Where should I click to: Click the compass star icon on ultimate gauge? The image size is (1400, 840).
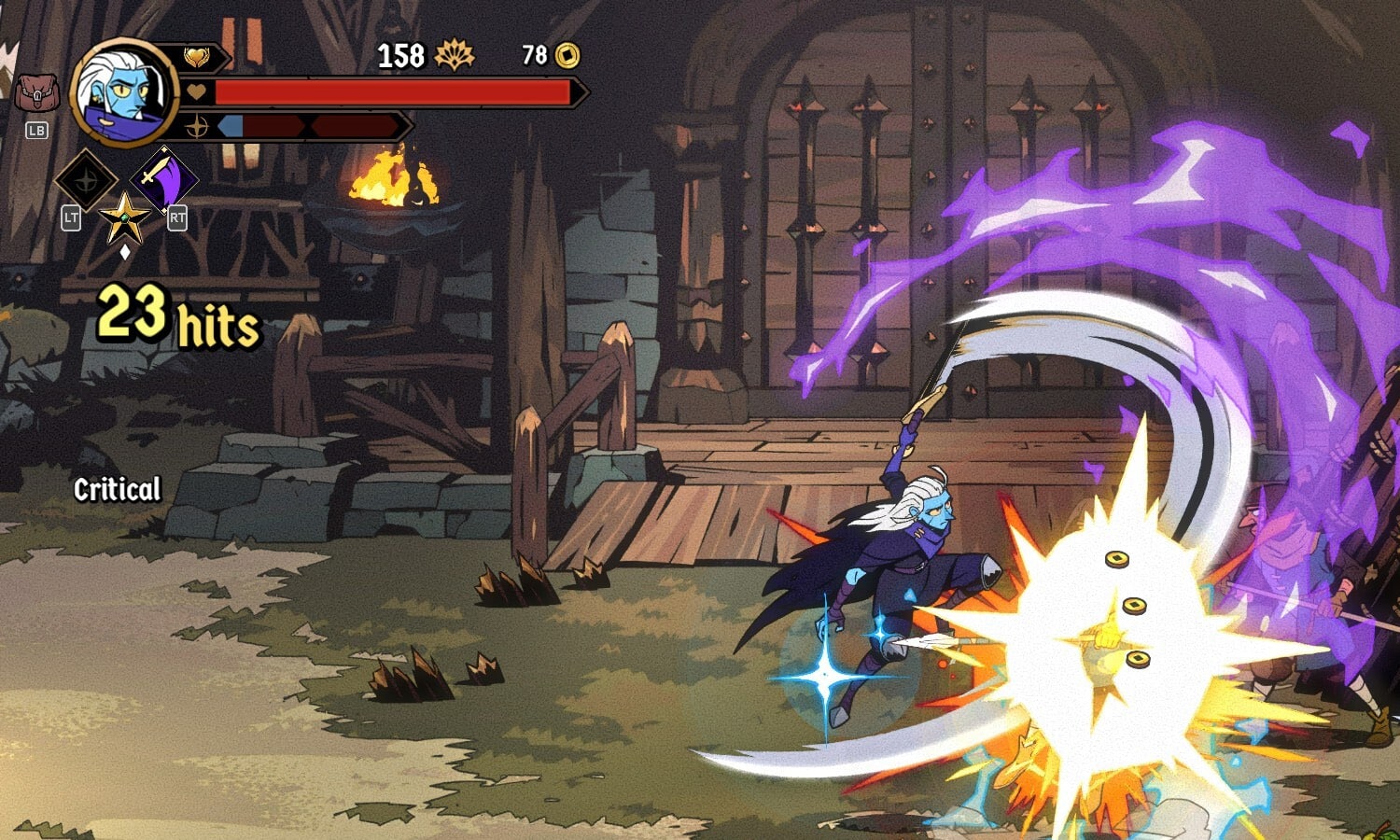tap(199, 127)
